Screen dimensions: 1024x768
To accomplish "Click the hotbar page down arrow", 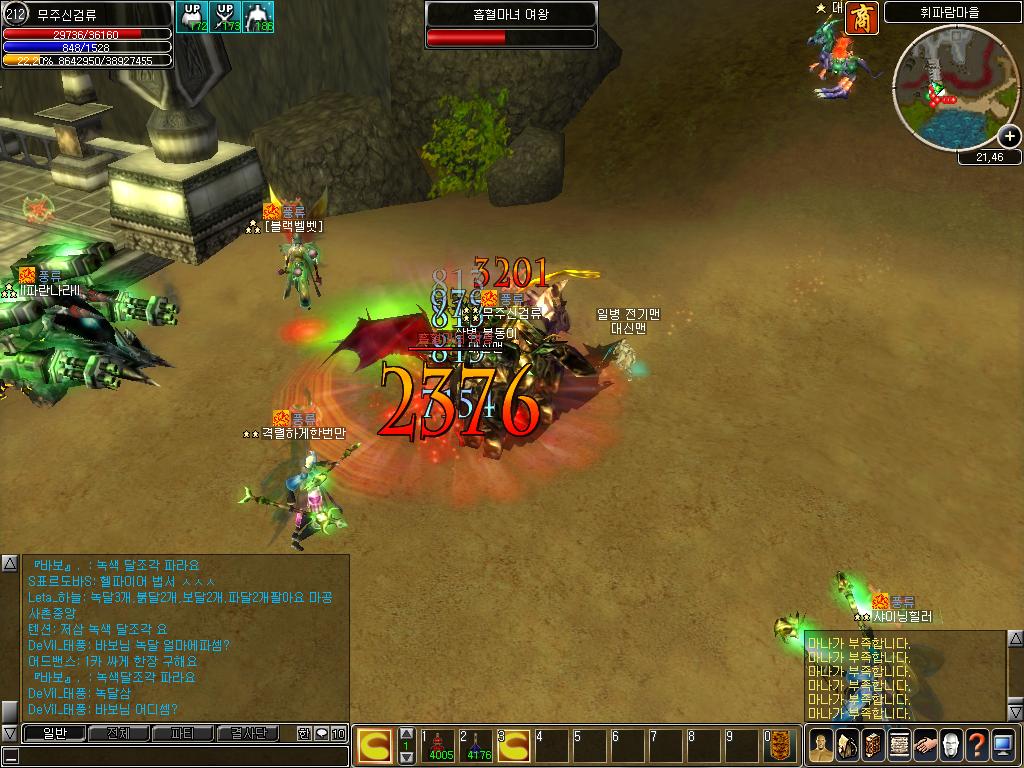I will click(406, 758).
